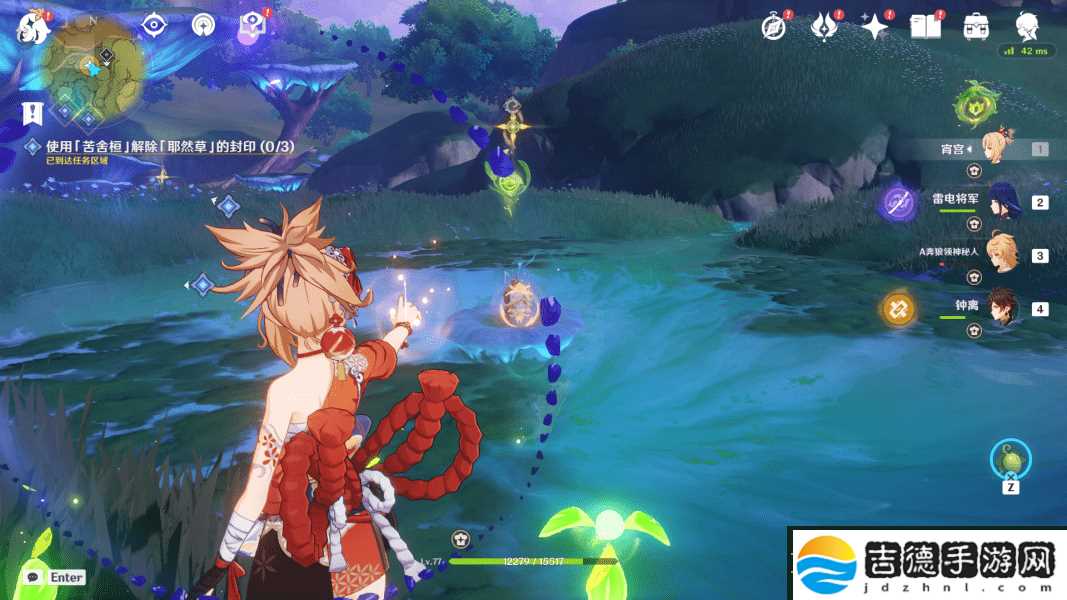The height and width of the screenshot is (600, 1067).
Task: Activate 雷电将军's purple elemental burst icon
Action: [x=897, y=204]
